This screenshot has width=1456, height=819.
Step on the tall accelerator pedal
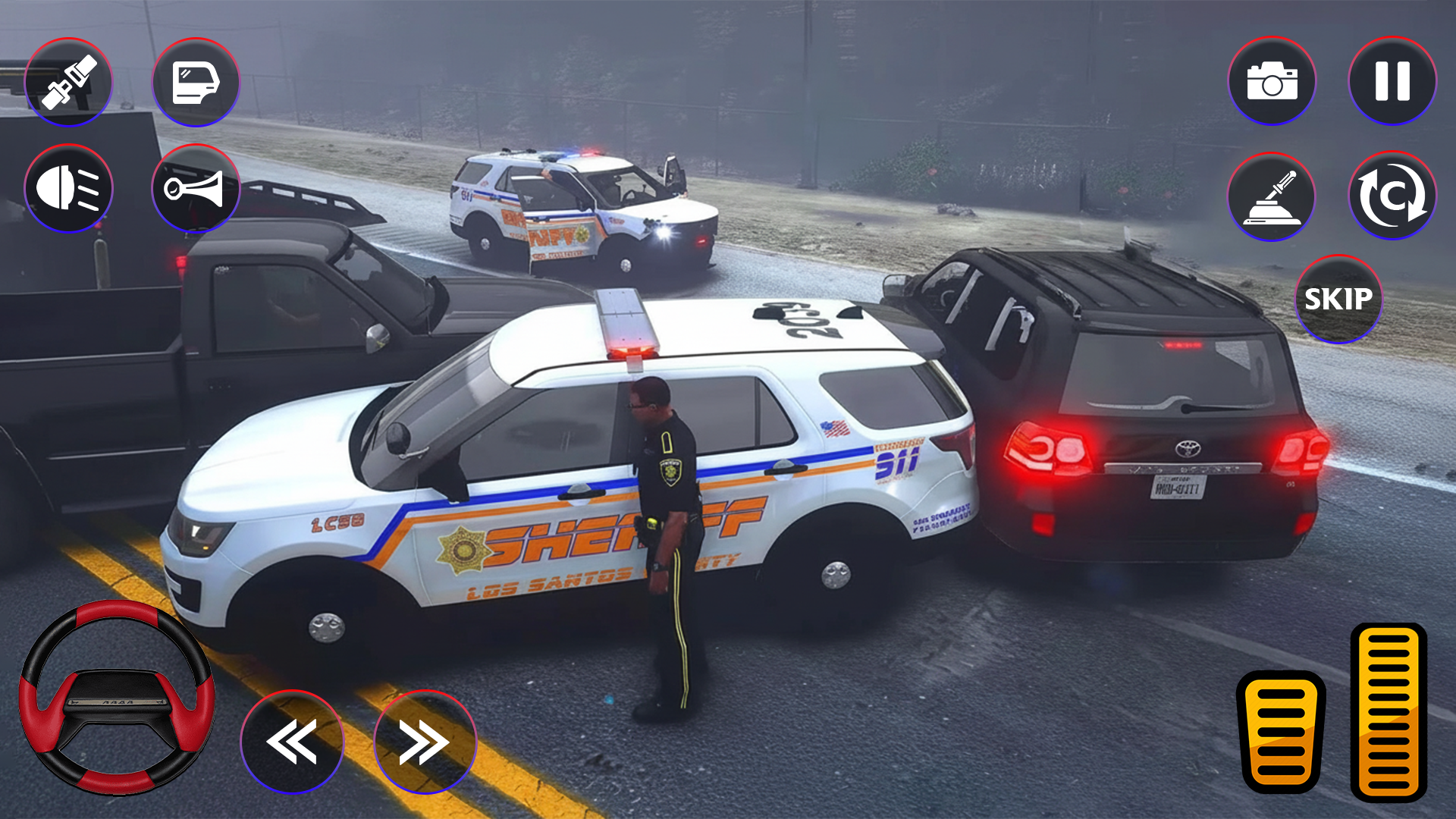tap(1389, 711)
